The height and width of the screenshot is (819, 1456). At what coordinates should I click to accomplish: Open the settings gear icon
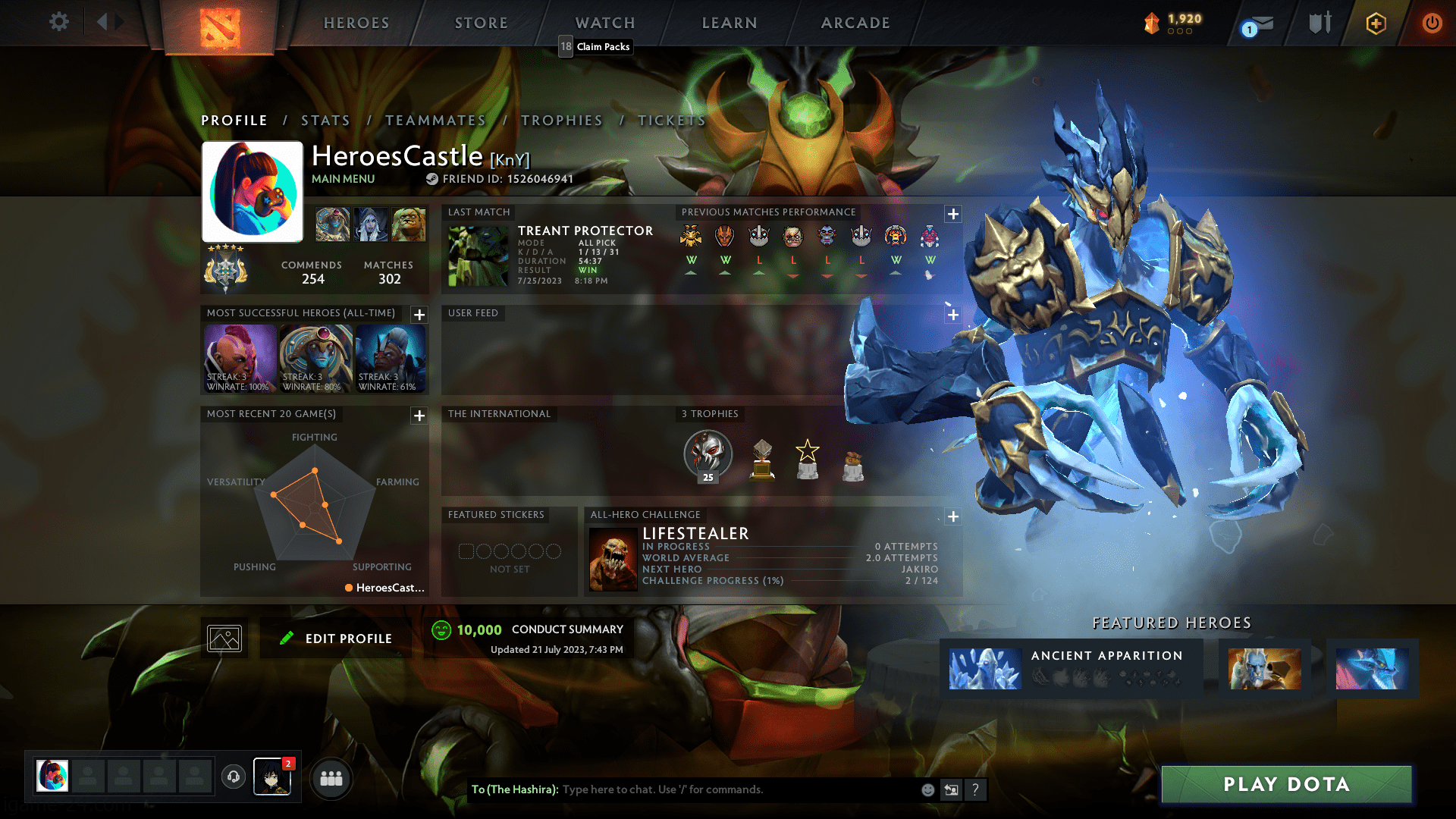pos(58,22)
